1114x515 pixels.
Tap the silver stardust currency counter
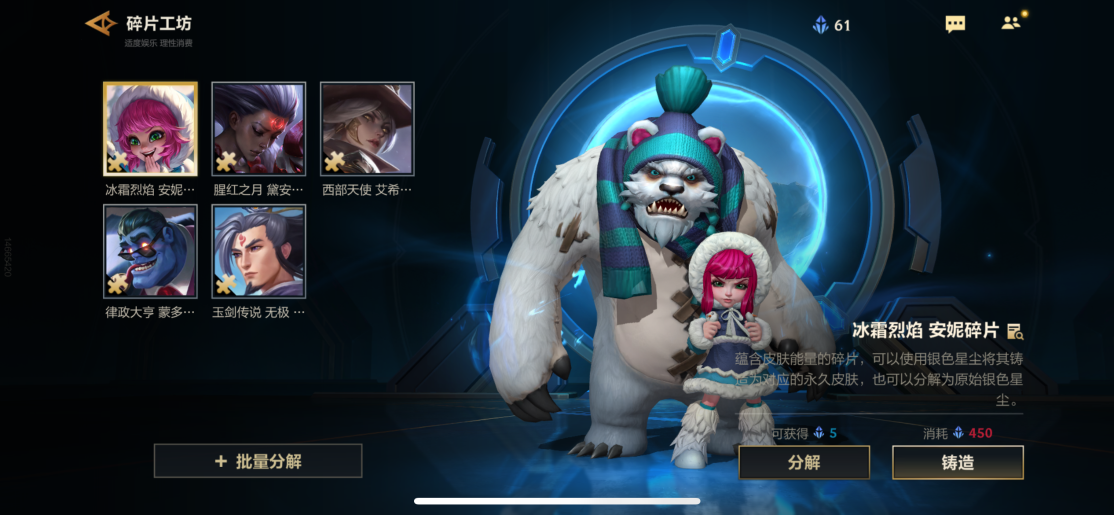pyautogui.click(x=832, y=25)
